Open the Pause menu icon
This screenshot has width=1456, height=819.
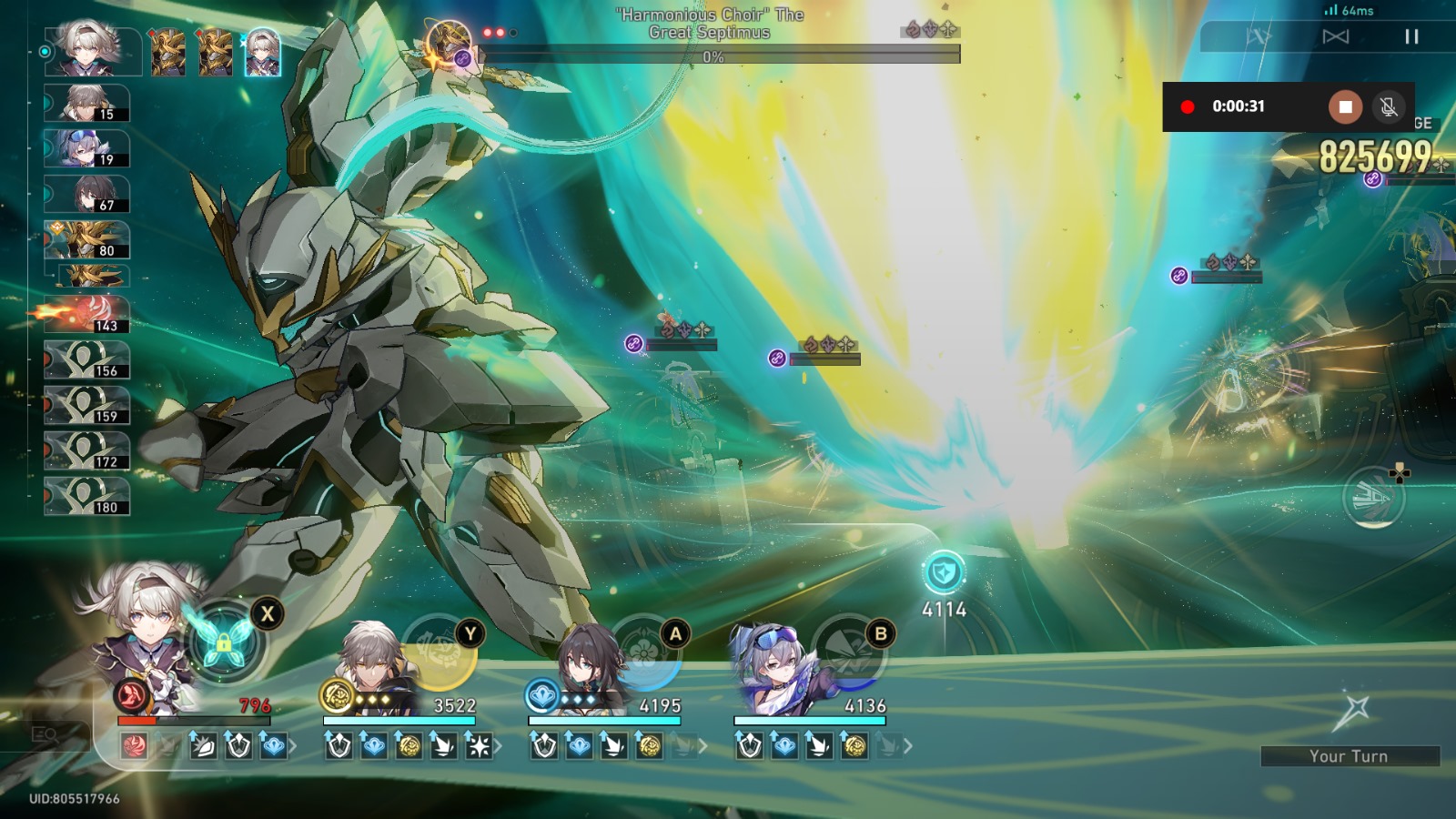(1411, 36)
